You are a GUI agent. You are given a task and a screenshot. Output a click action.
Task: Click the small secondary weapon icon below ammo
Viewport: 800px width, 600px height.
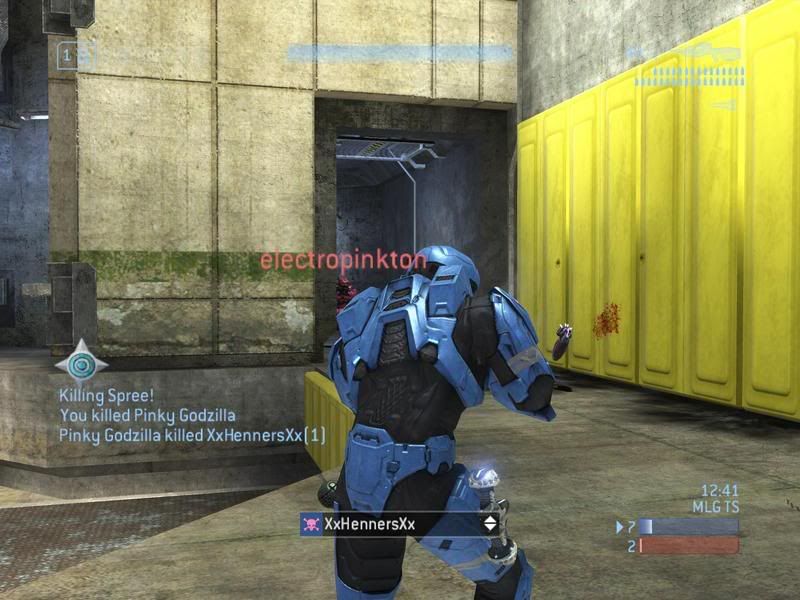[x=722, y=104]
